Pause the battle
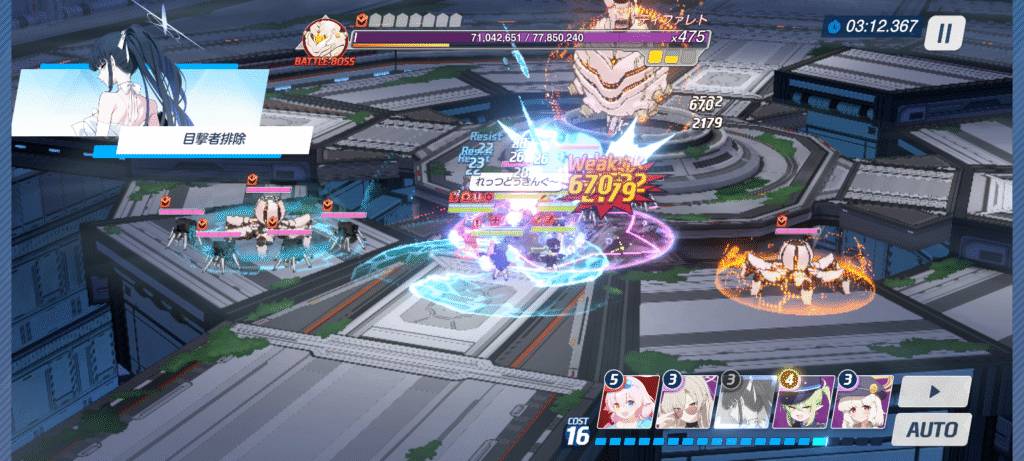 (x=942, y=32)
